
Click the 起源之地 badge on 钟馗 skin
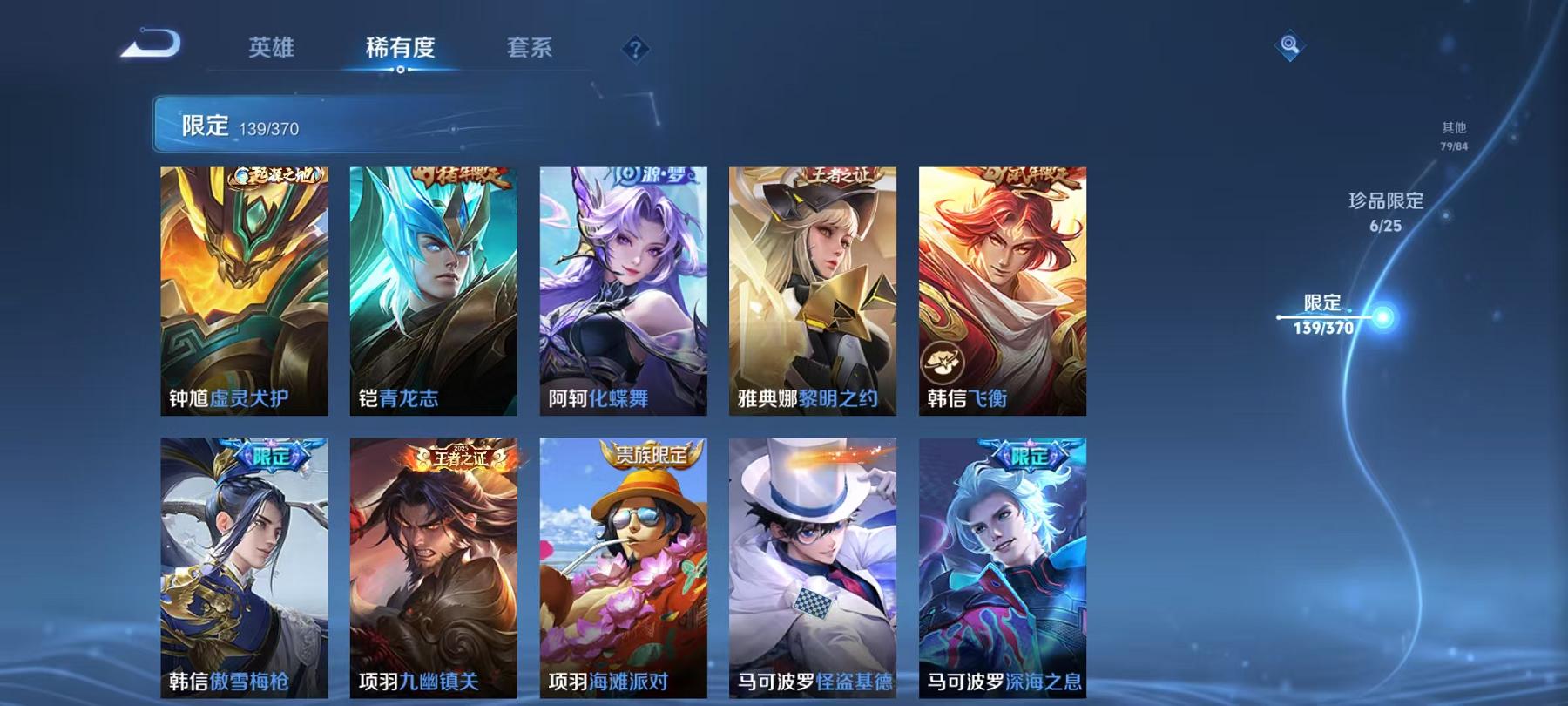pos(276,173)
